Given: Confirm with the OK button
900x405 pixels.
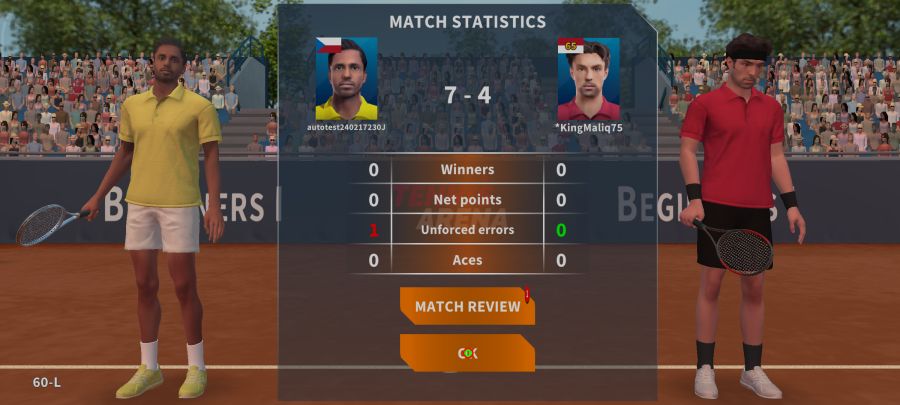Looking at the screenshot, I should [x=467, y=353].
